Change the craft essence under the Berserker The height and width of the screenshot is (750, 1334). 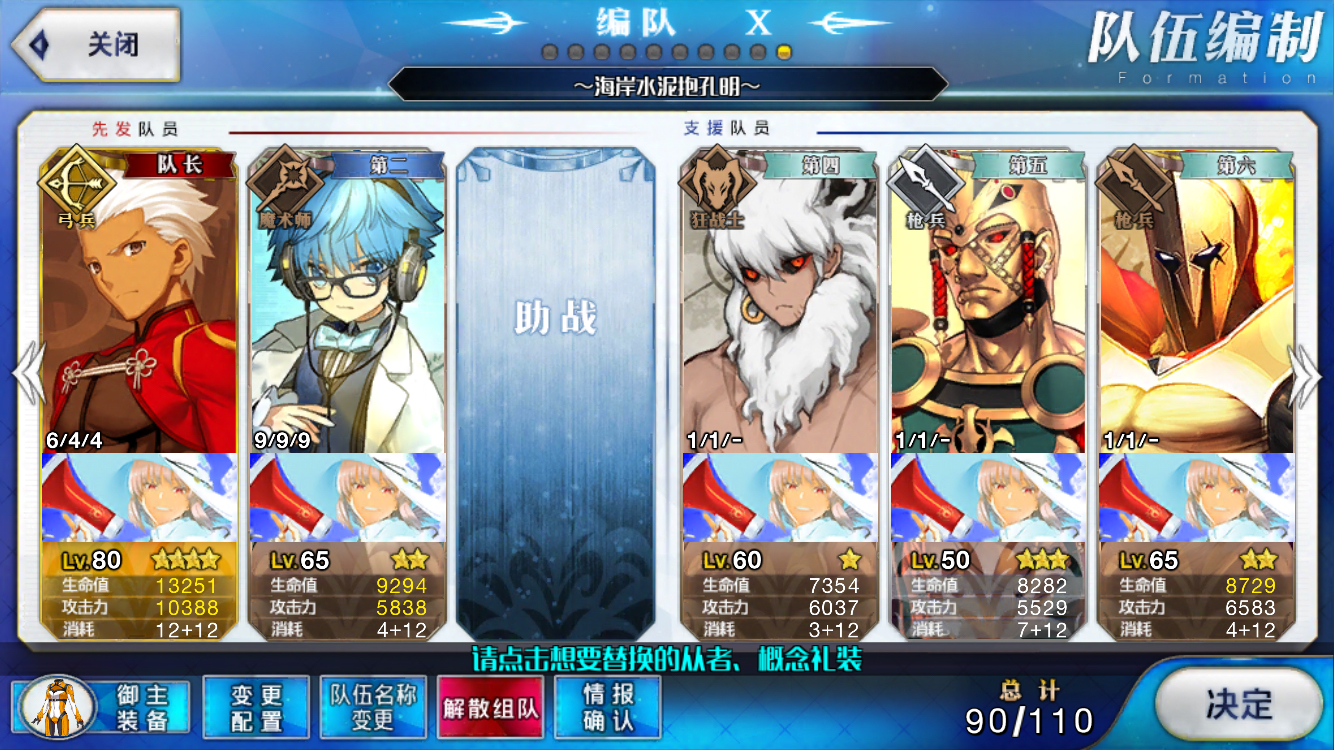click(780, 497)
